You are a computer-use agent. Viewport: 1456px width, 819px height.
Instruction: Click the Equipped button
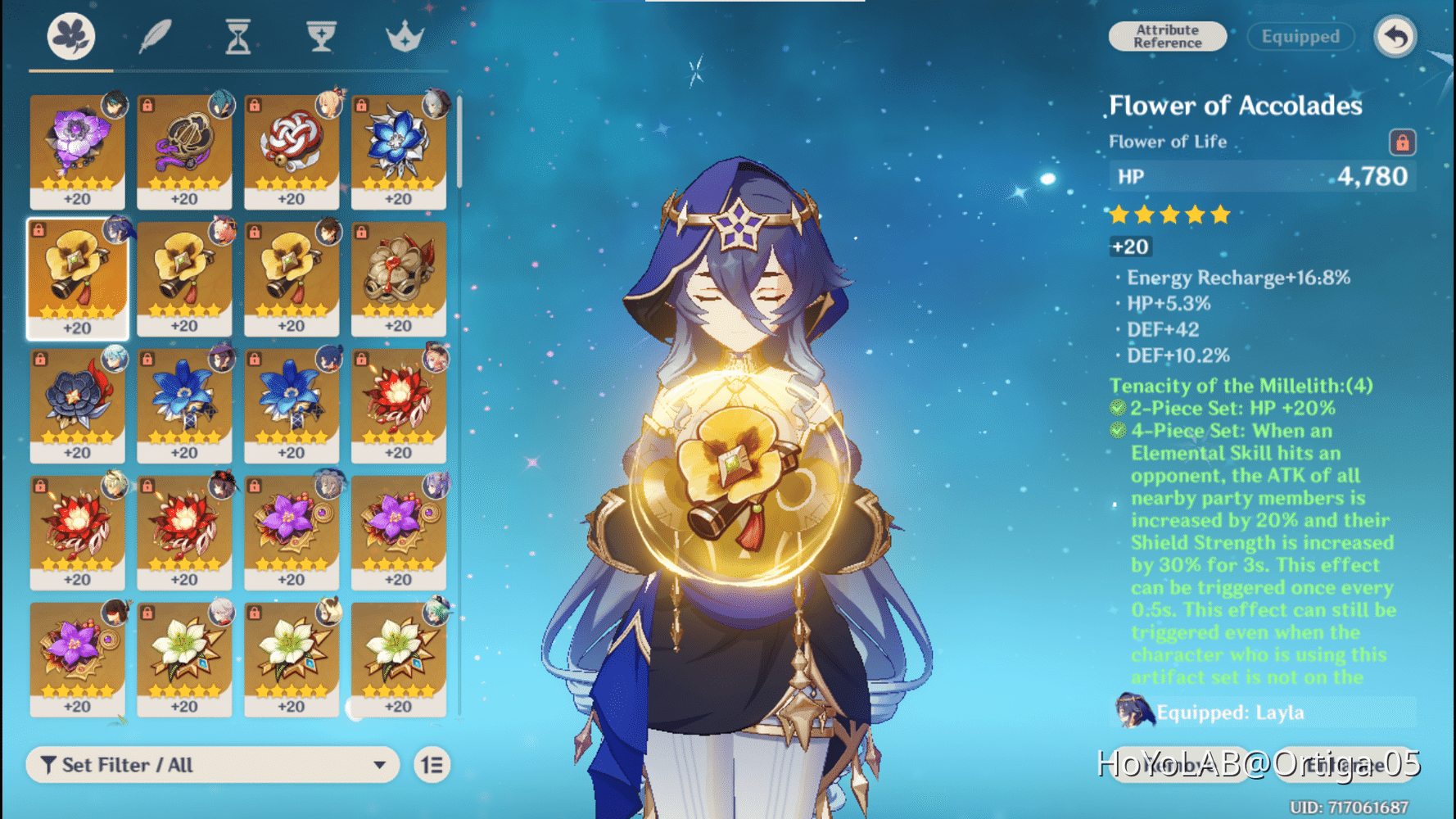[1300, 36]
